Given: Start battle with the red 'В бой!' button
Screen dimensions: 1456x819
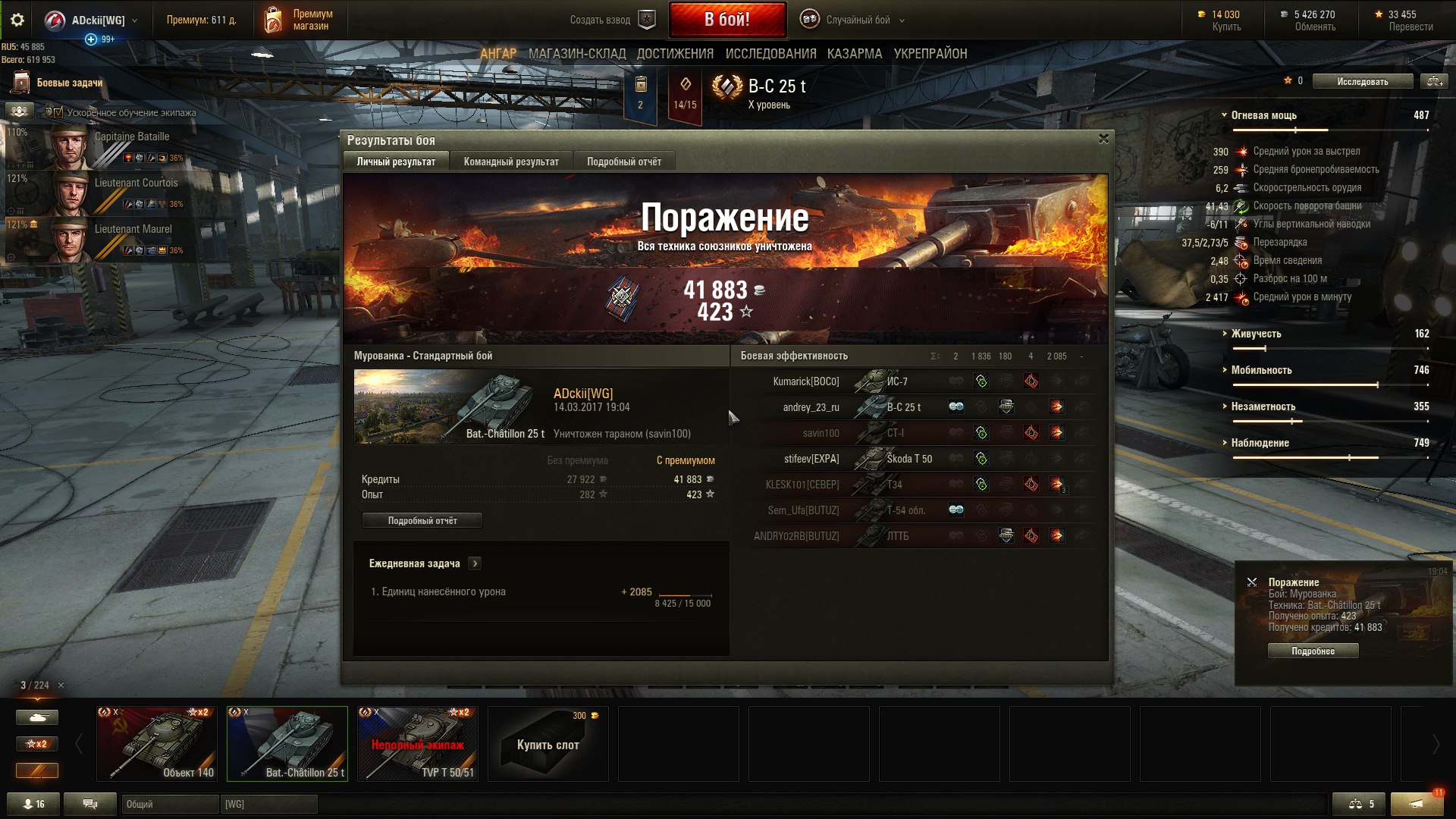Looking at the screenshot, I should coord(726,20).
